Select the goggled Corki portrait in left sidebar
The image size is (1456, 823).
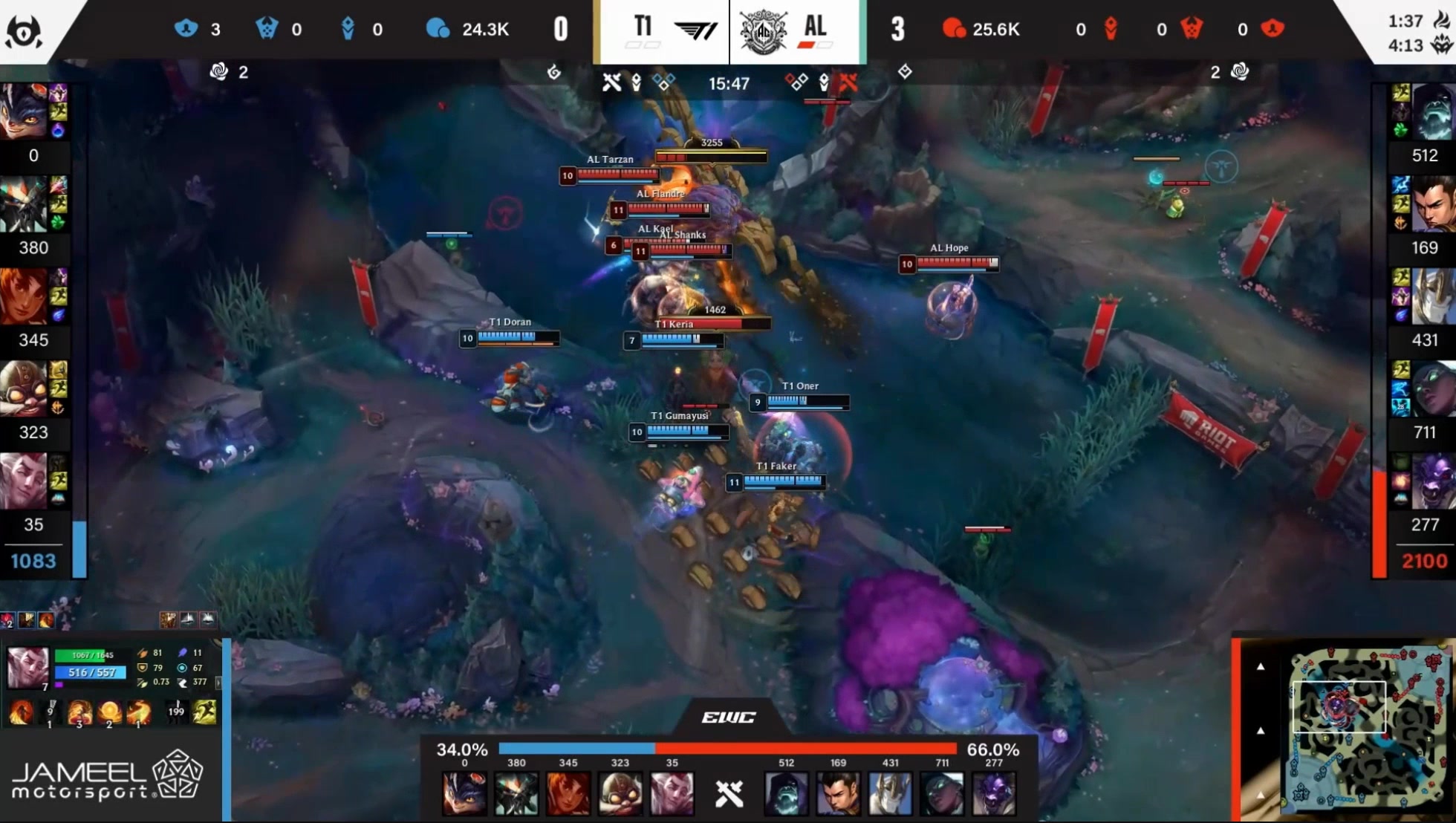23,388
